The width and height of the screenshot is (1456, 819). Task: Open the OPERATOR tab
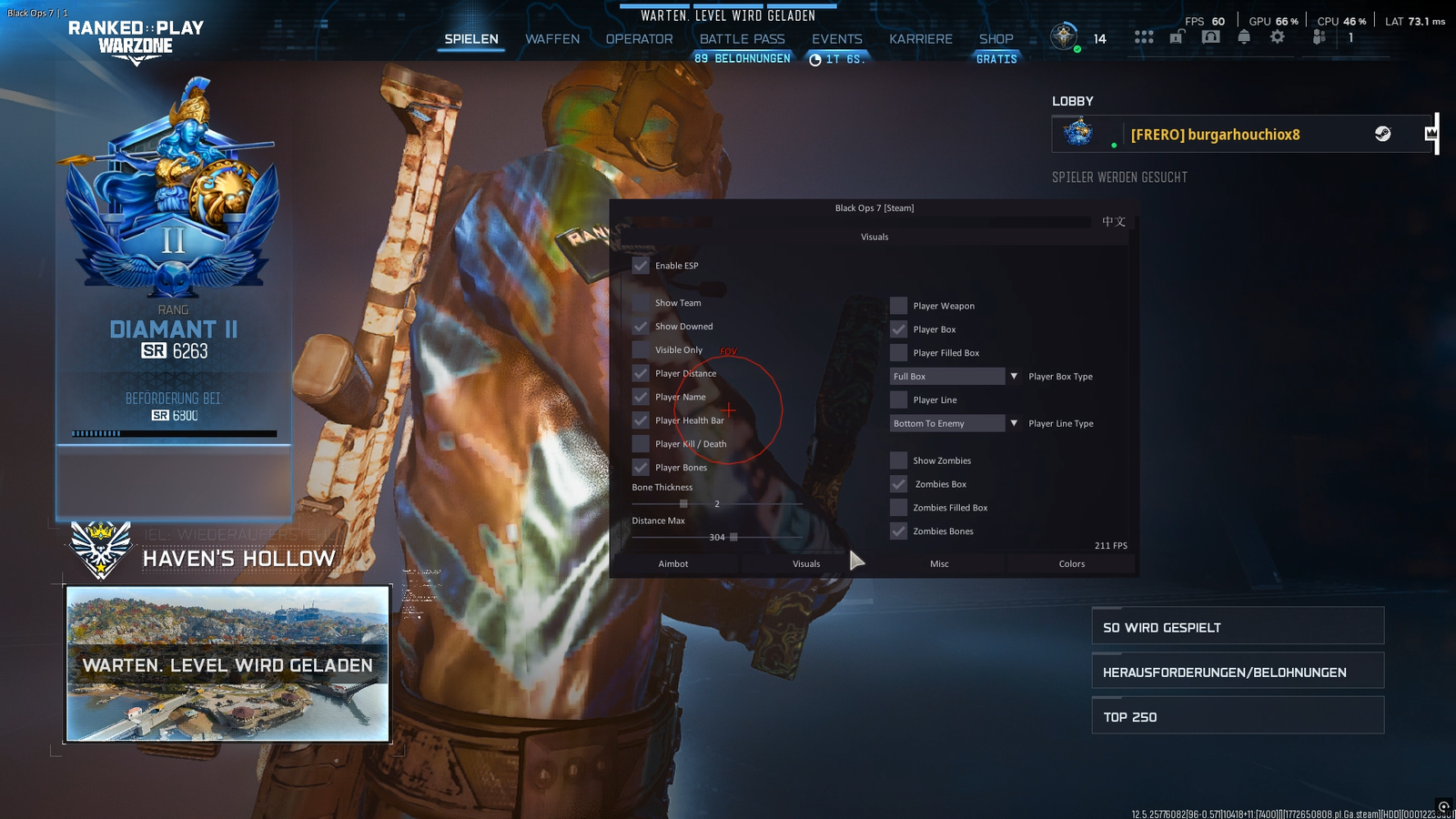tap(639, 39)
